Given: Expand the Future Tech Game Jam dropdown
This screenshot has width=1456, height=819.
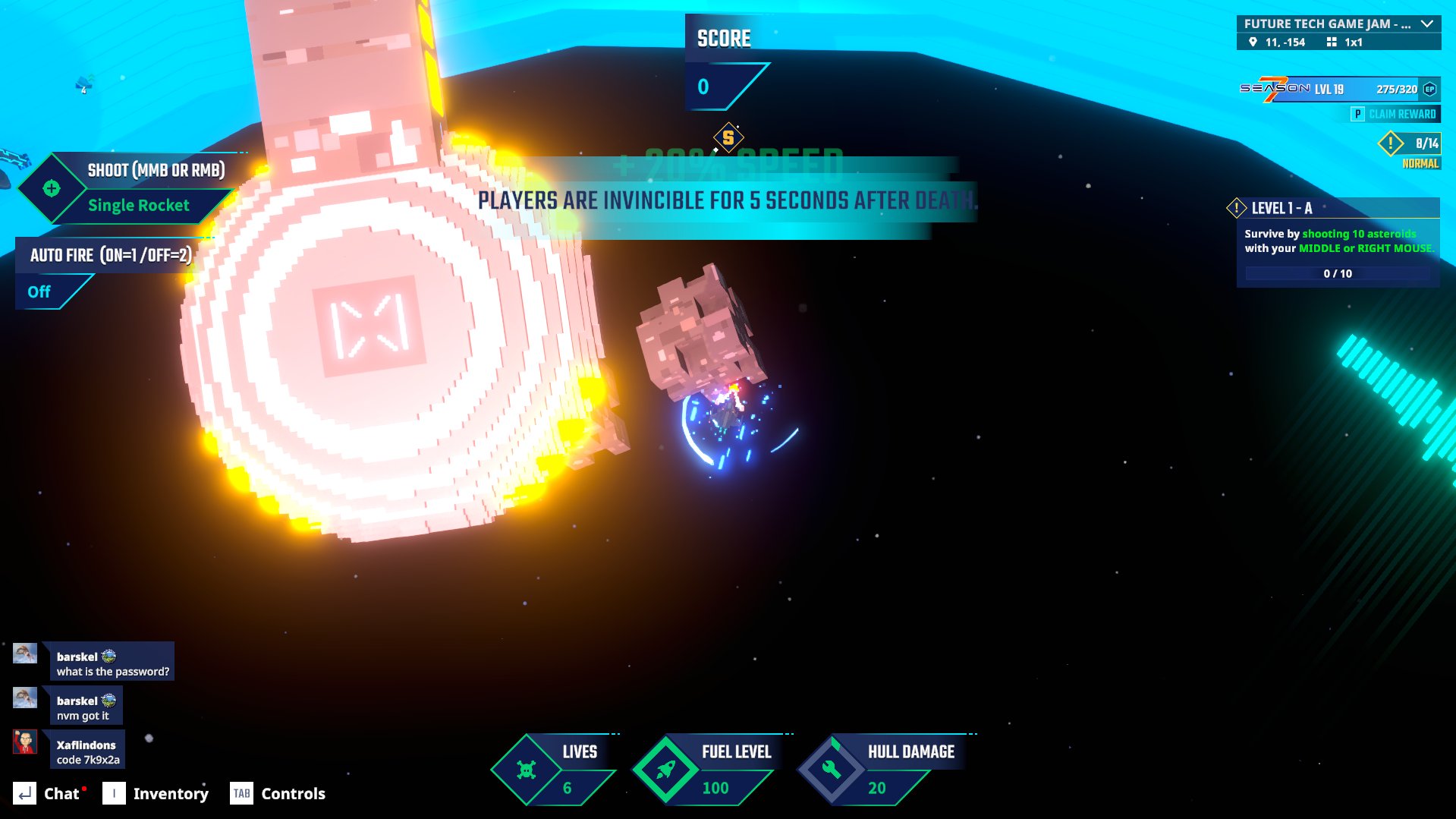Looking at the screenshot, I should [1426, 24].
